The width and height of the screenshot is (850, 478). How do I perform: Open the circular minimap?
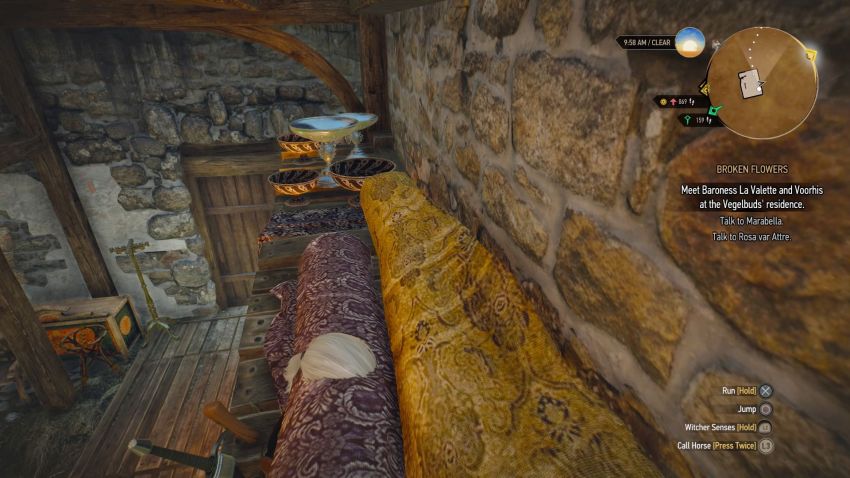[761, 81]
